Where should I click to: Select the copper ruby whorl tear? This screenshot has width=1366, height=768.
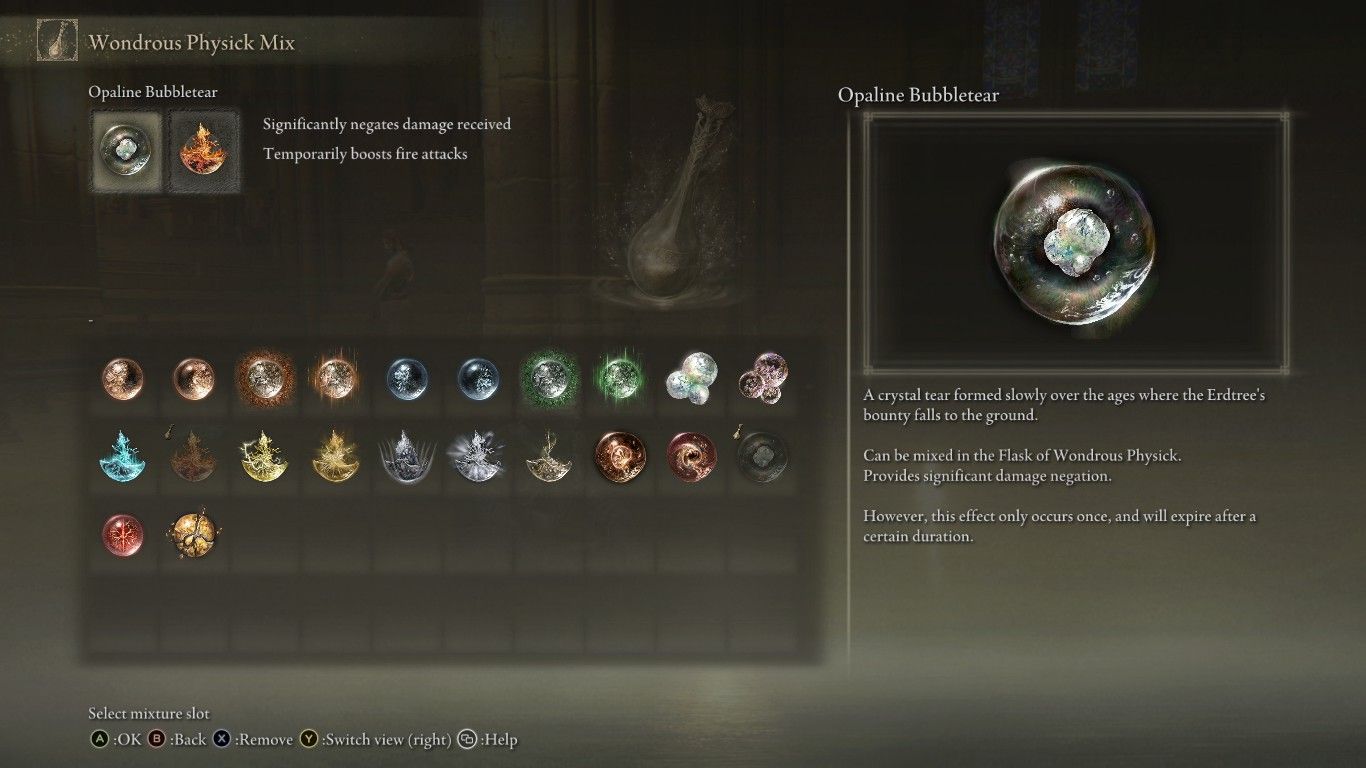[621, 455]
